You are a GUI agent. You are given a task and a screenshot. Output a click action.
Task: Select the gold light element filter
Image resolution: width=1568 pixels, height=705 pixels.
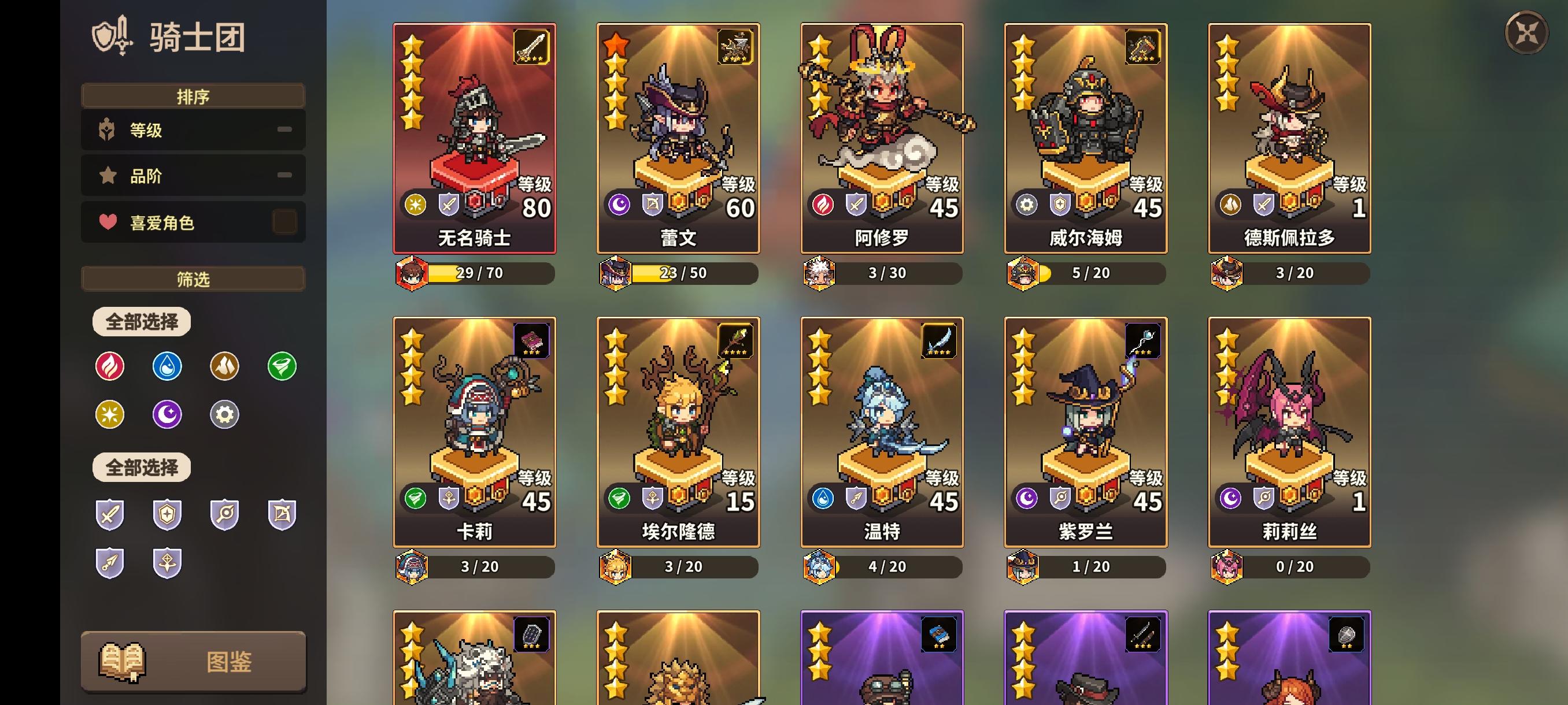click(x=110, y=414)
